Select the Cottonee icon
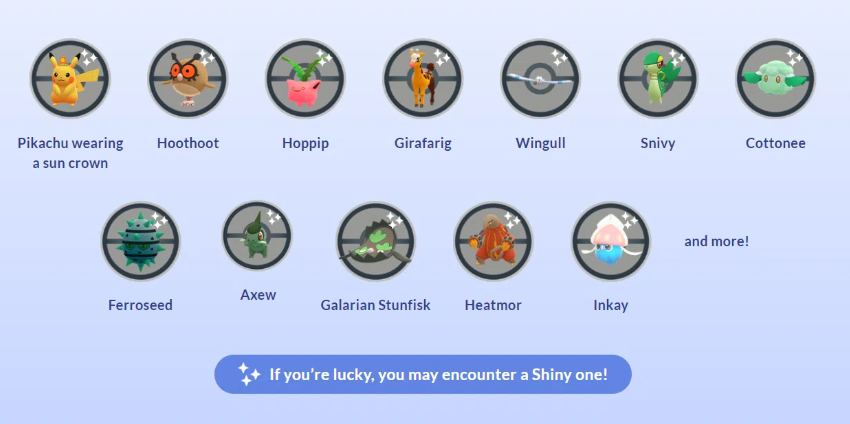This screenshot has width=850, height=424. (x=775, y=79)
